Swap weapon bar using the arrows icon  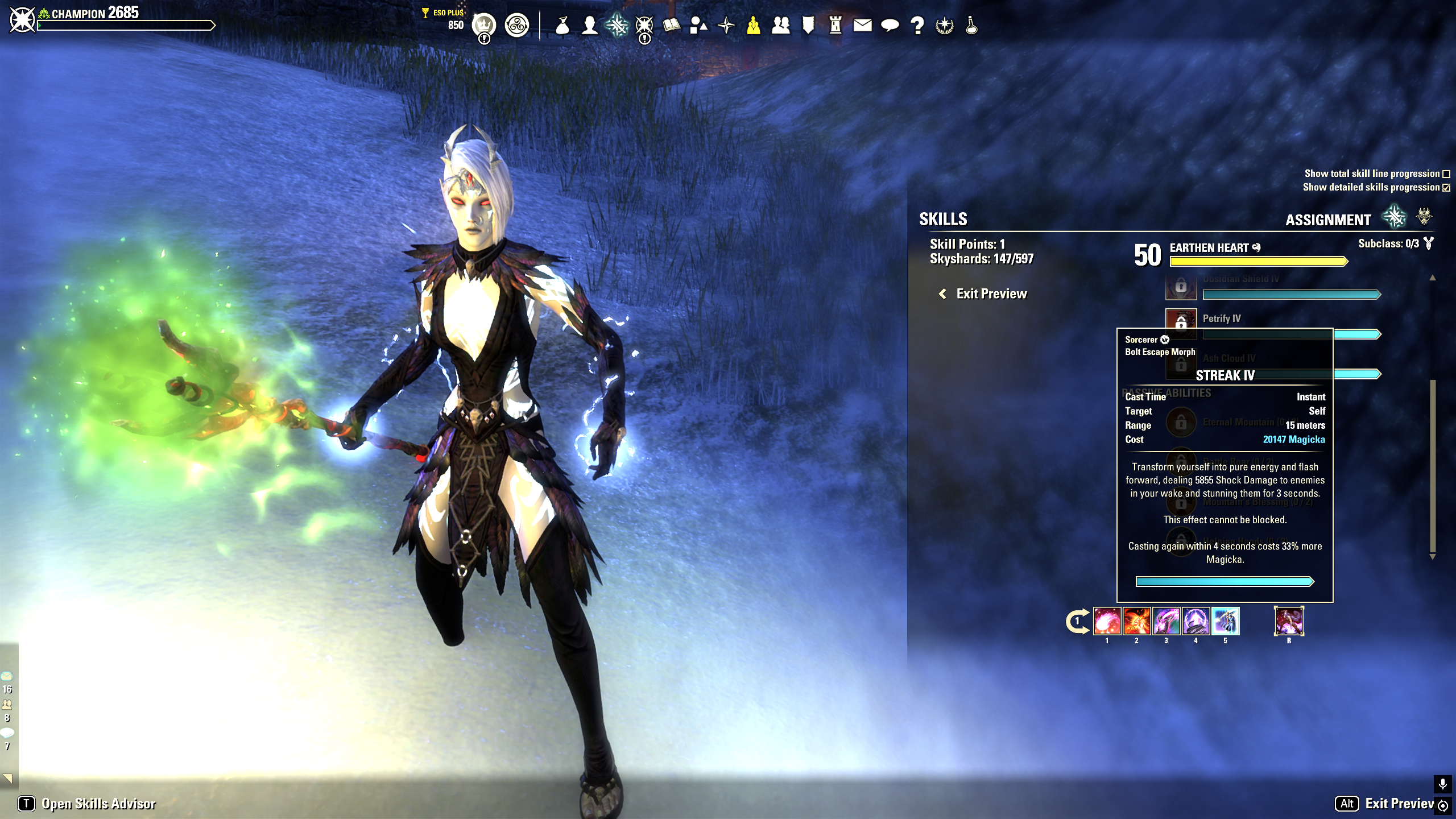[x=1077, y=621]
